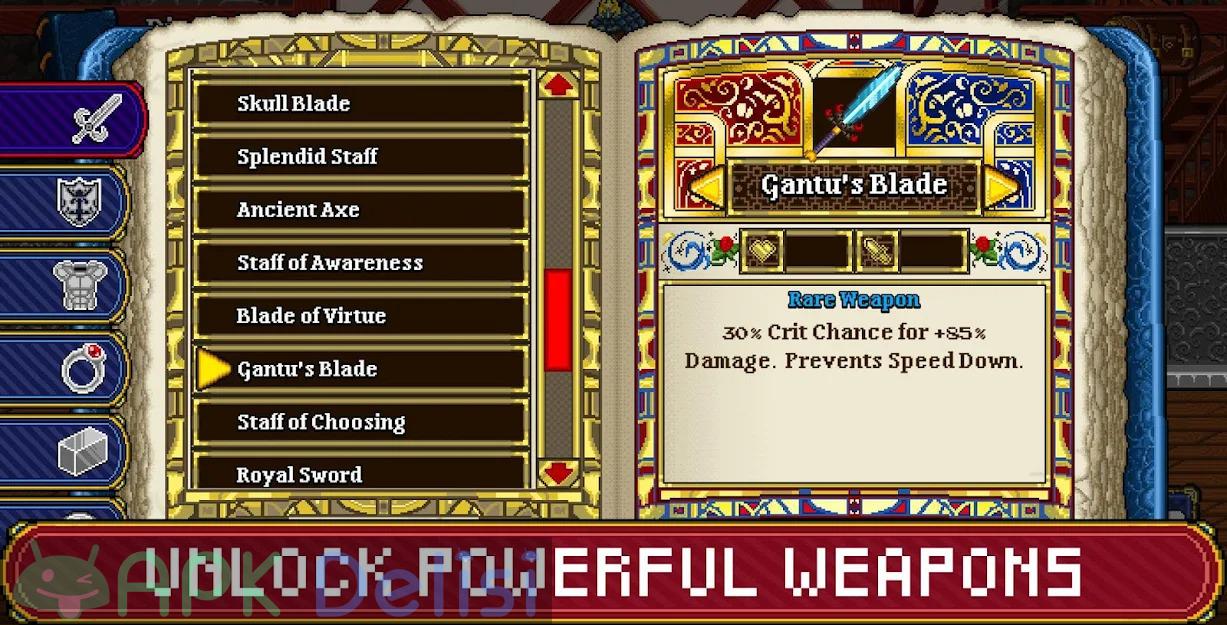Choose Staff of Choosing
Viewport: 1227px width, 625px height.
[360, 422]
